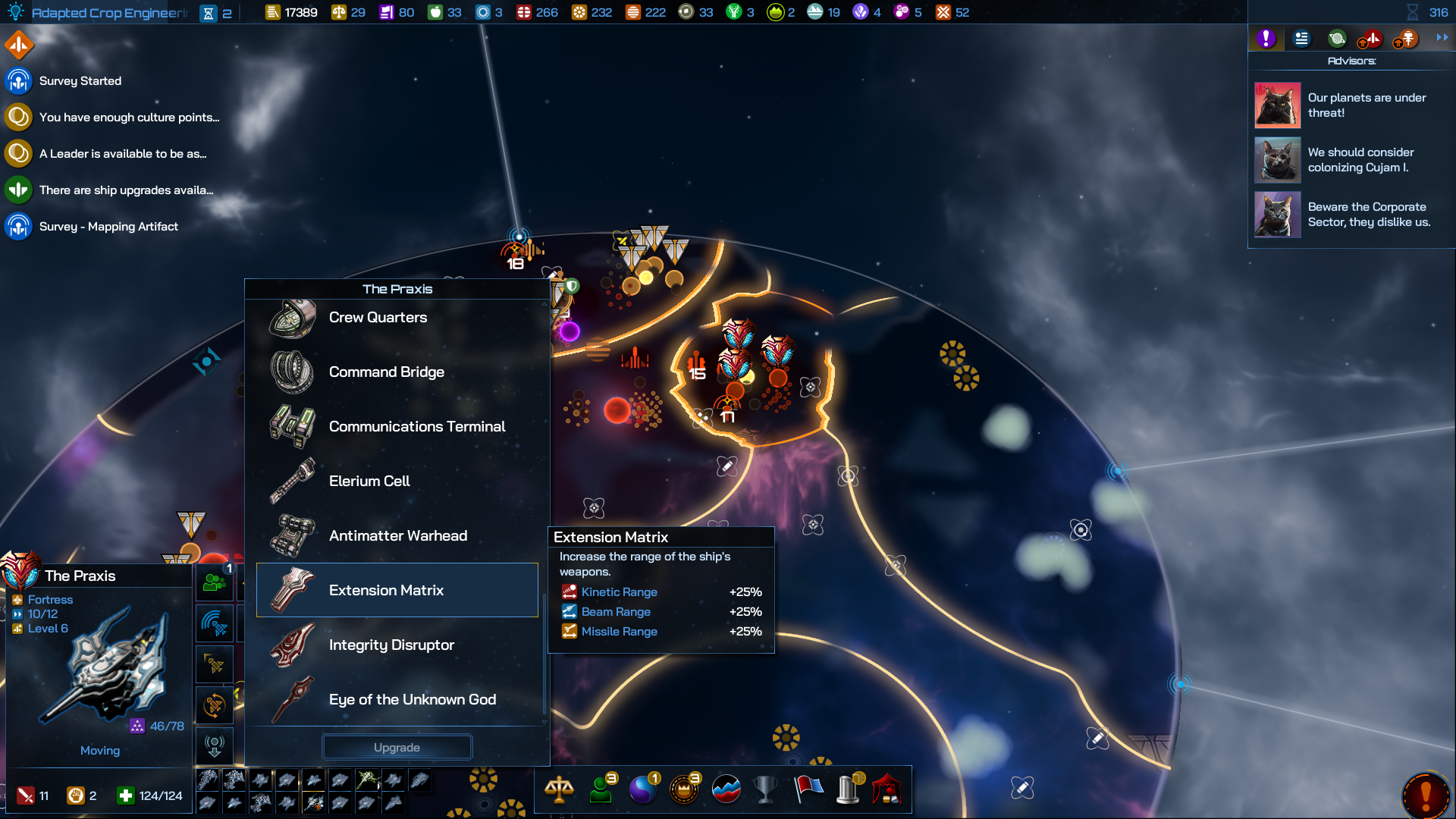Open the red and blue flag diplomacy screen
Image resolution: width=1456 pixels, height=819 pixels.
[x=808, y=789]
